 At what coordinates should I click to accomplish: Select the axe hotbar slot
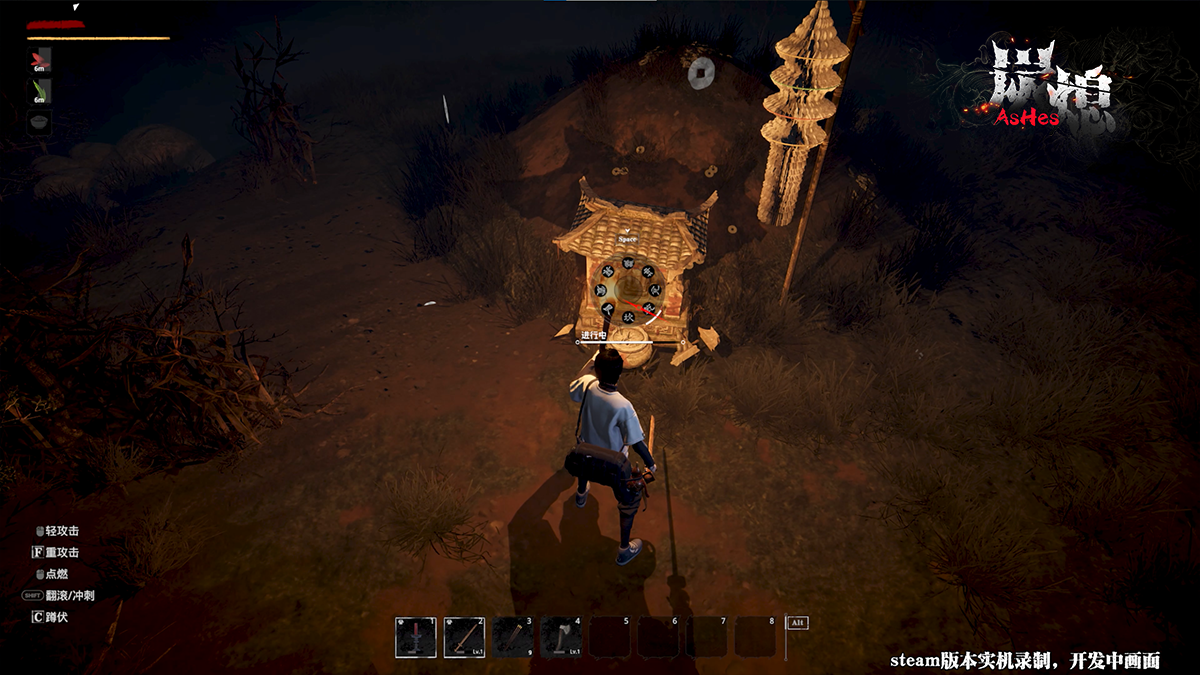click(561, 637)
